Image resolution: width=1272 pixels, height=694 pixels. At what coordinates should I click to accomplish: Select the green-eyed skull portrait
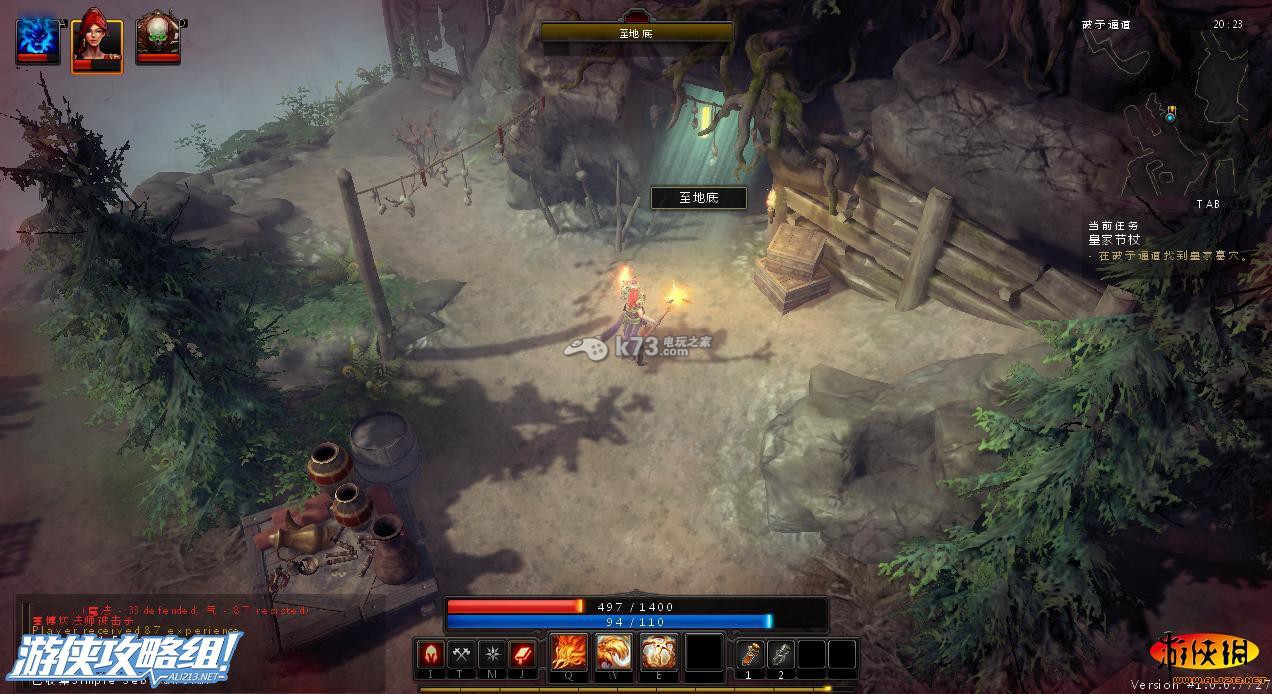coord(158,38)
